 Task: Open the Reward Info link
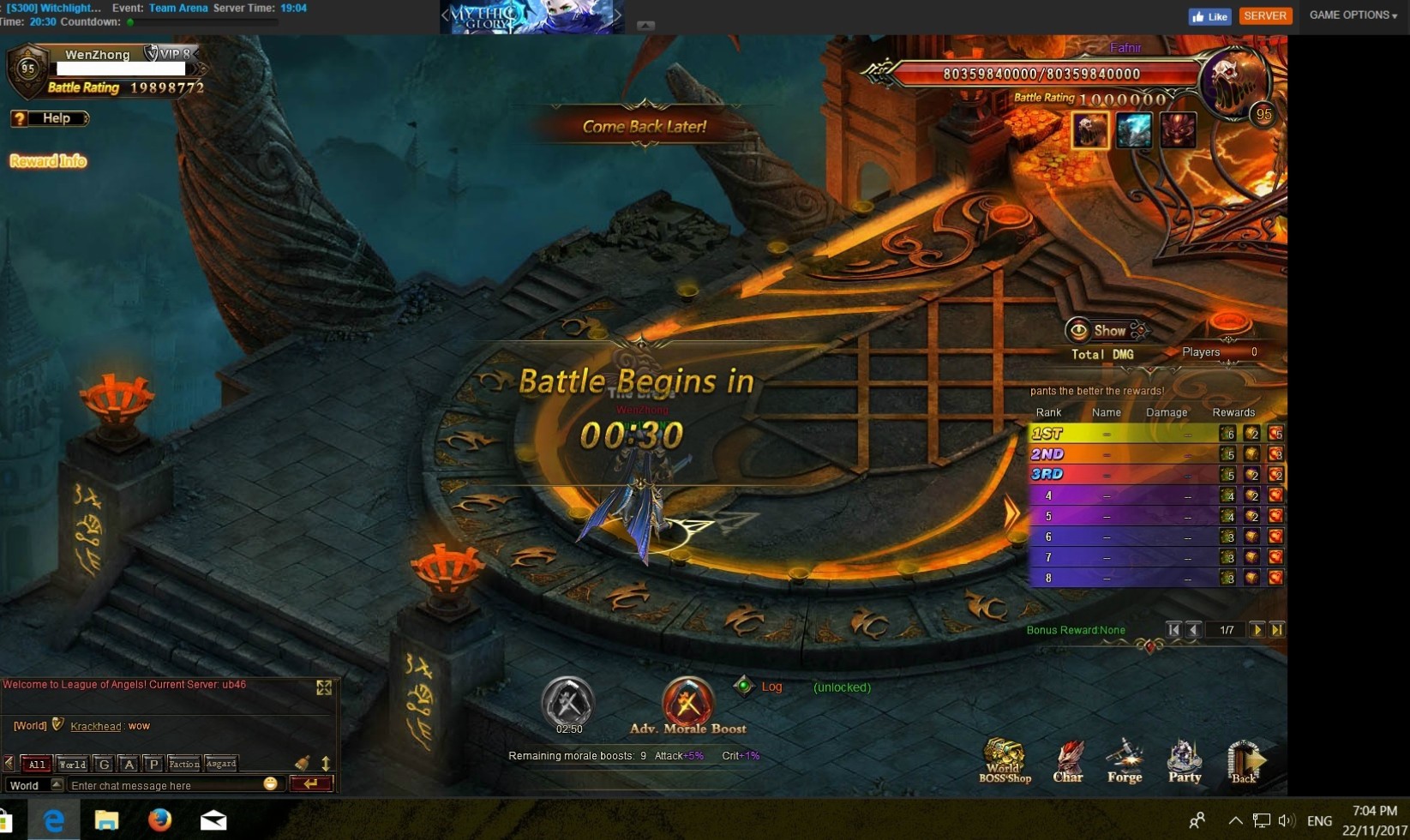48,161
